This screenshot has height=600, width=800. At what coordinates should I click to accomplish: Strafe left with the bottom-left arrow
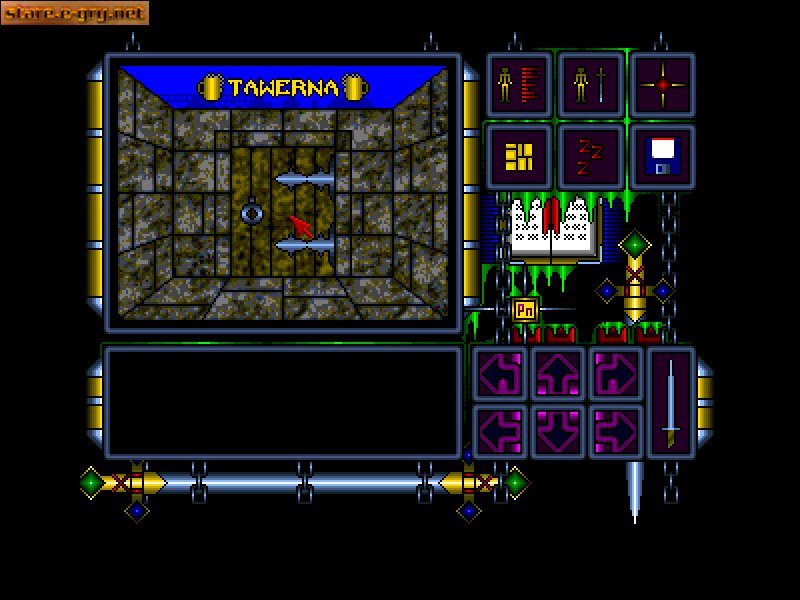click(500, 431)
